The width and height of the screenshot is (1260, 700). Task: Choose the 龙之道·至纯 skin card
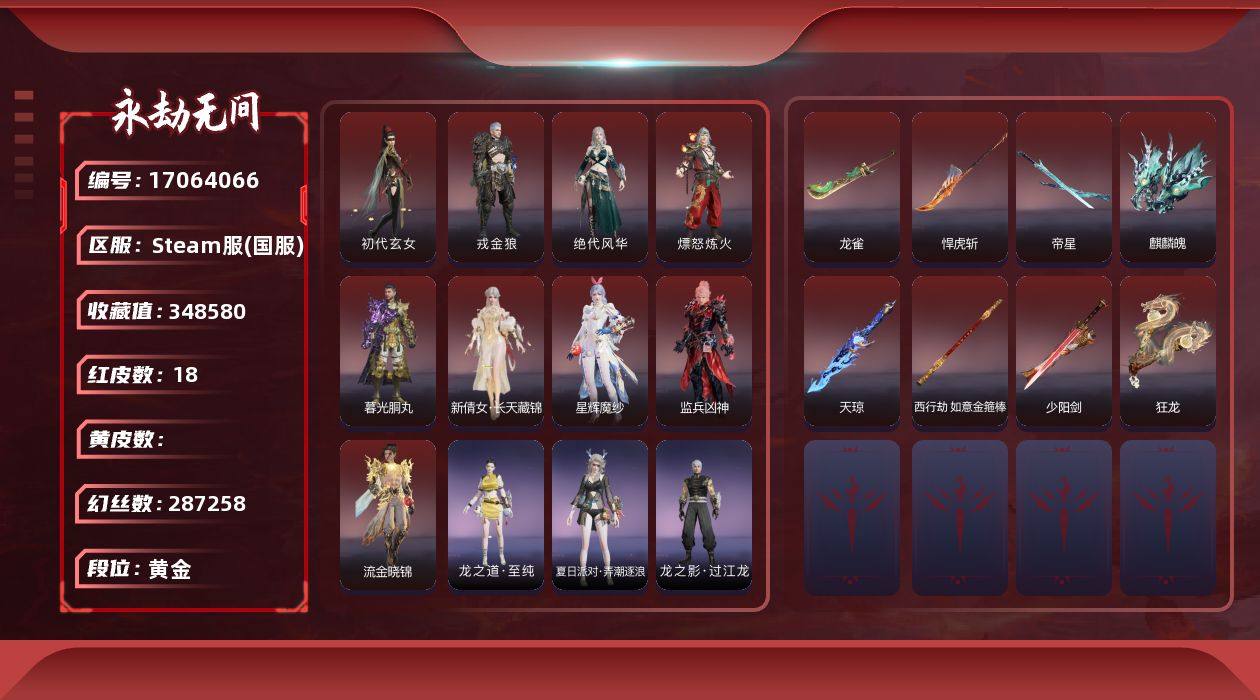[496, 514]
